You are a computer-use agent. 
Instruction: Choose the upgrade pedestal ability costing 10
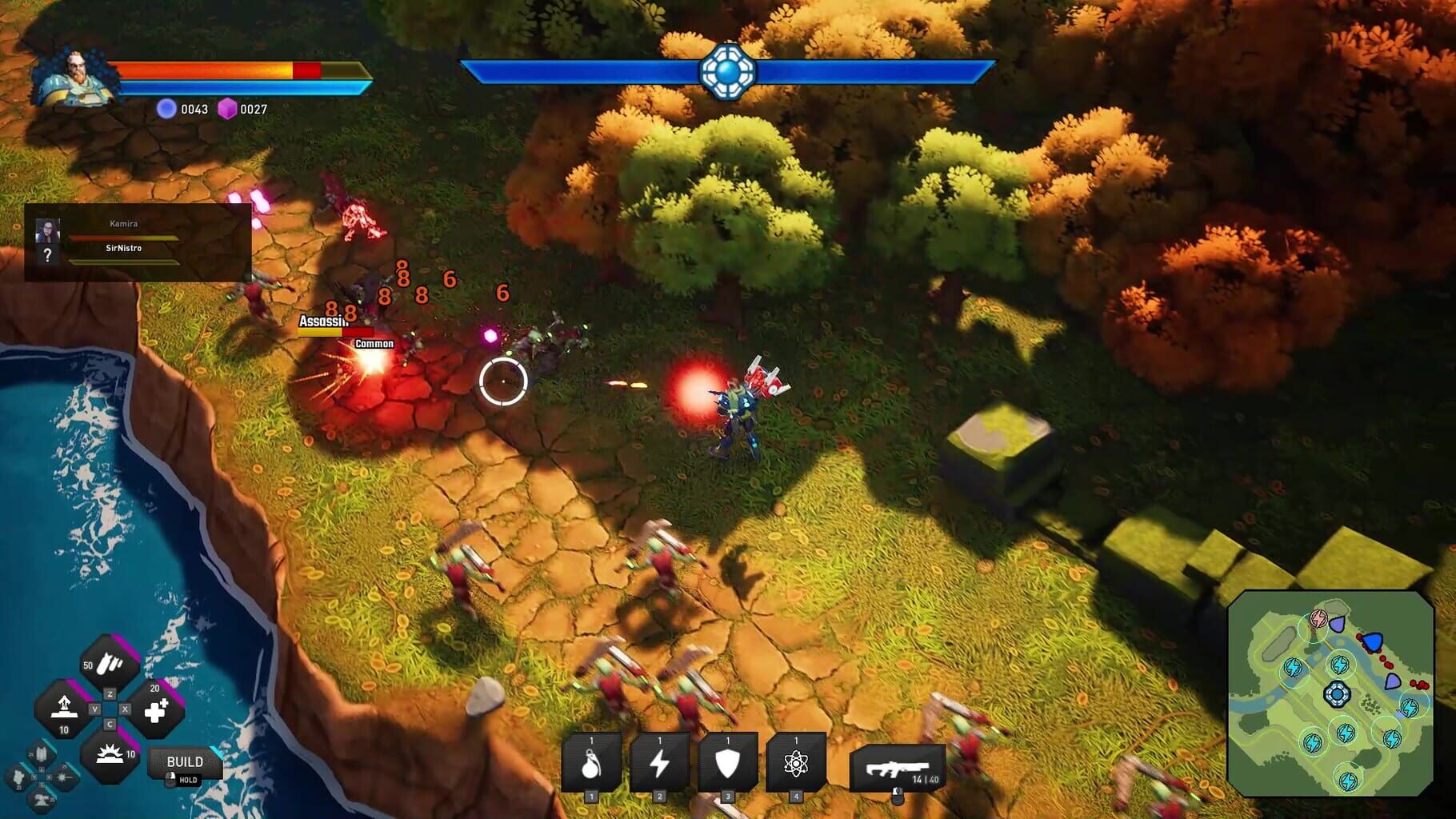(65, 708)
